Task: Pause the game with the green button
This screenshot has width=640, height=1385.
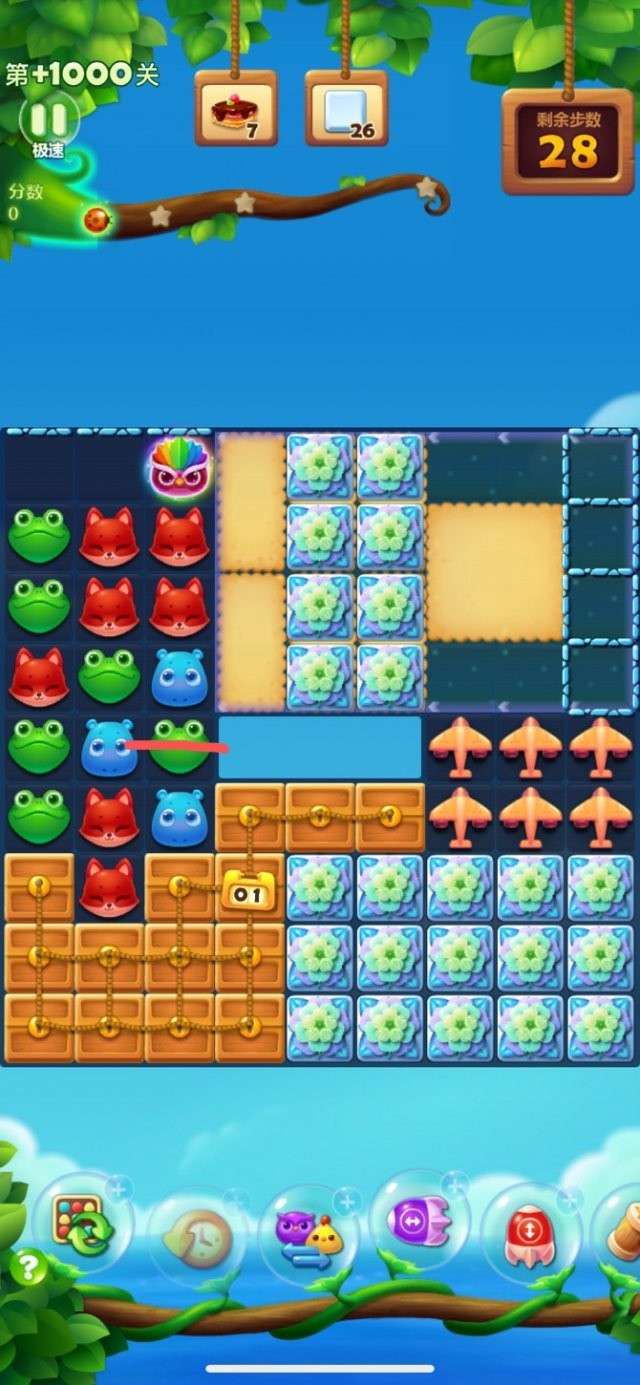Action: coord(48,120)
